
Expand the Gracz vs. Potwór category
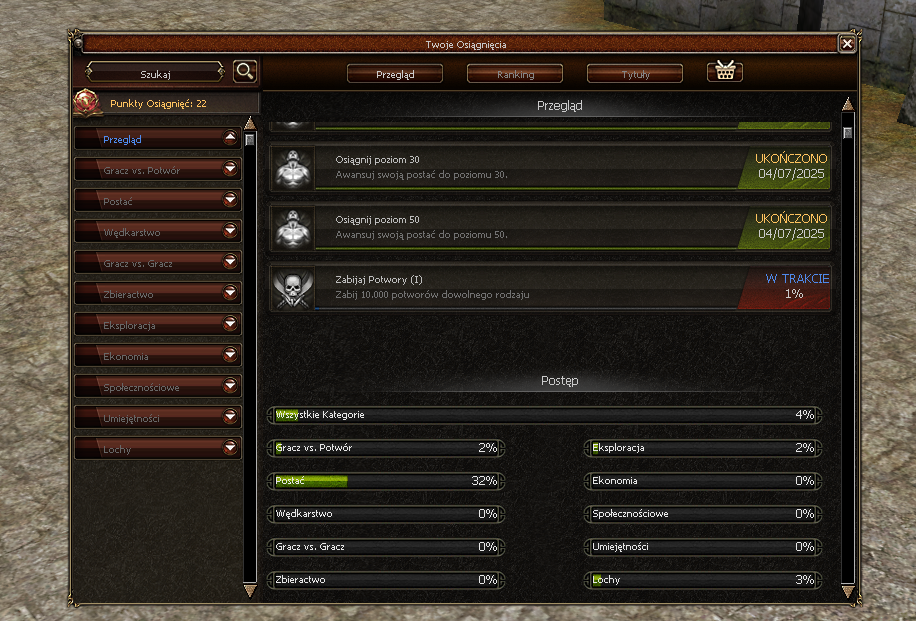tap(231, 171)
